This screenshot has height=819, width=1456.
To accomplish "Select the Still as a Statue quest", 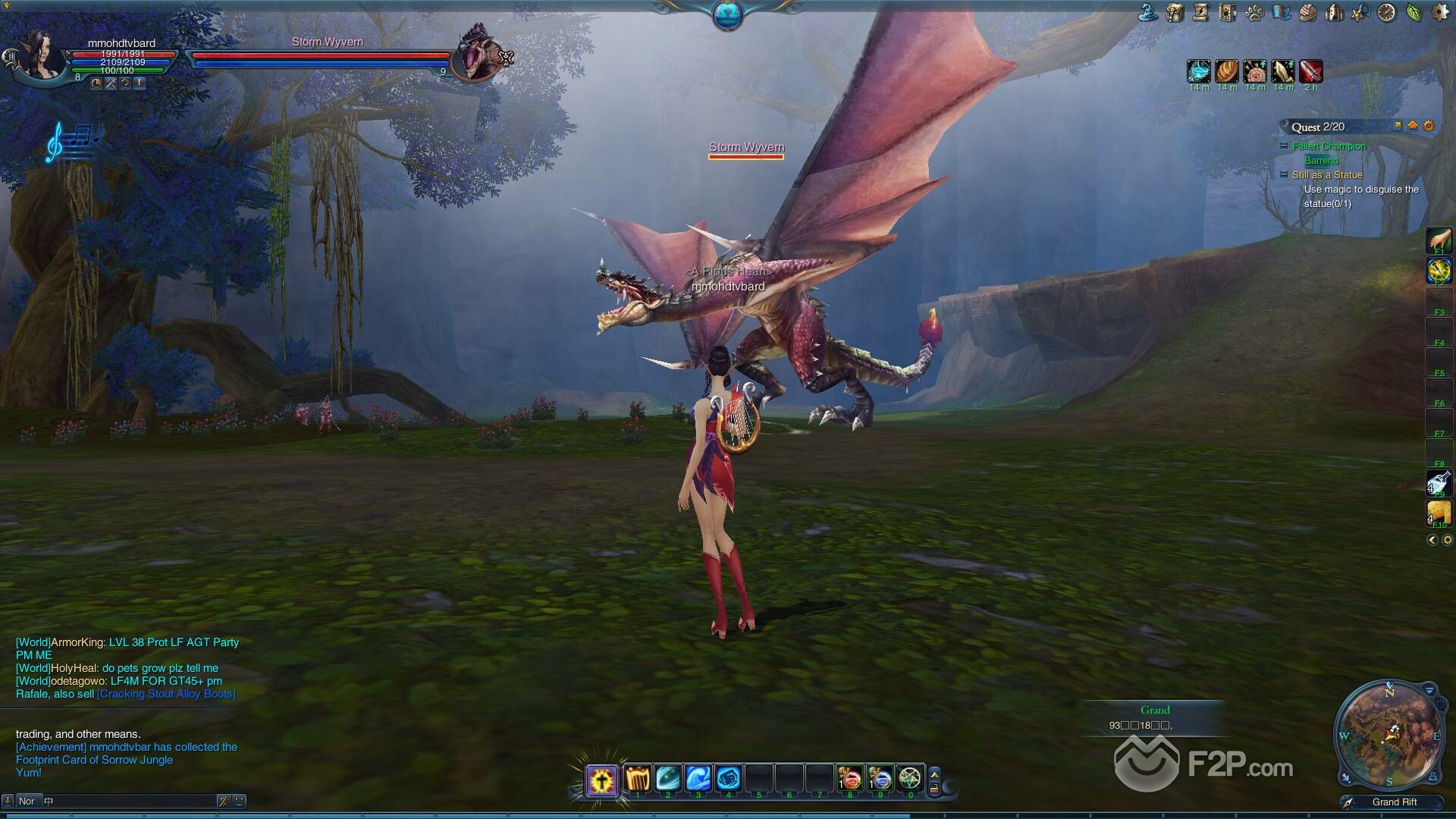I will [x=1327, y=175].
